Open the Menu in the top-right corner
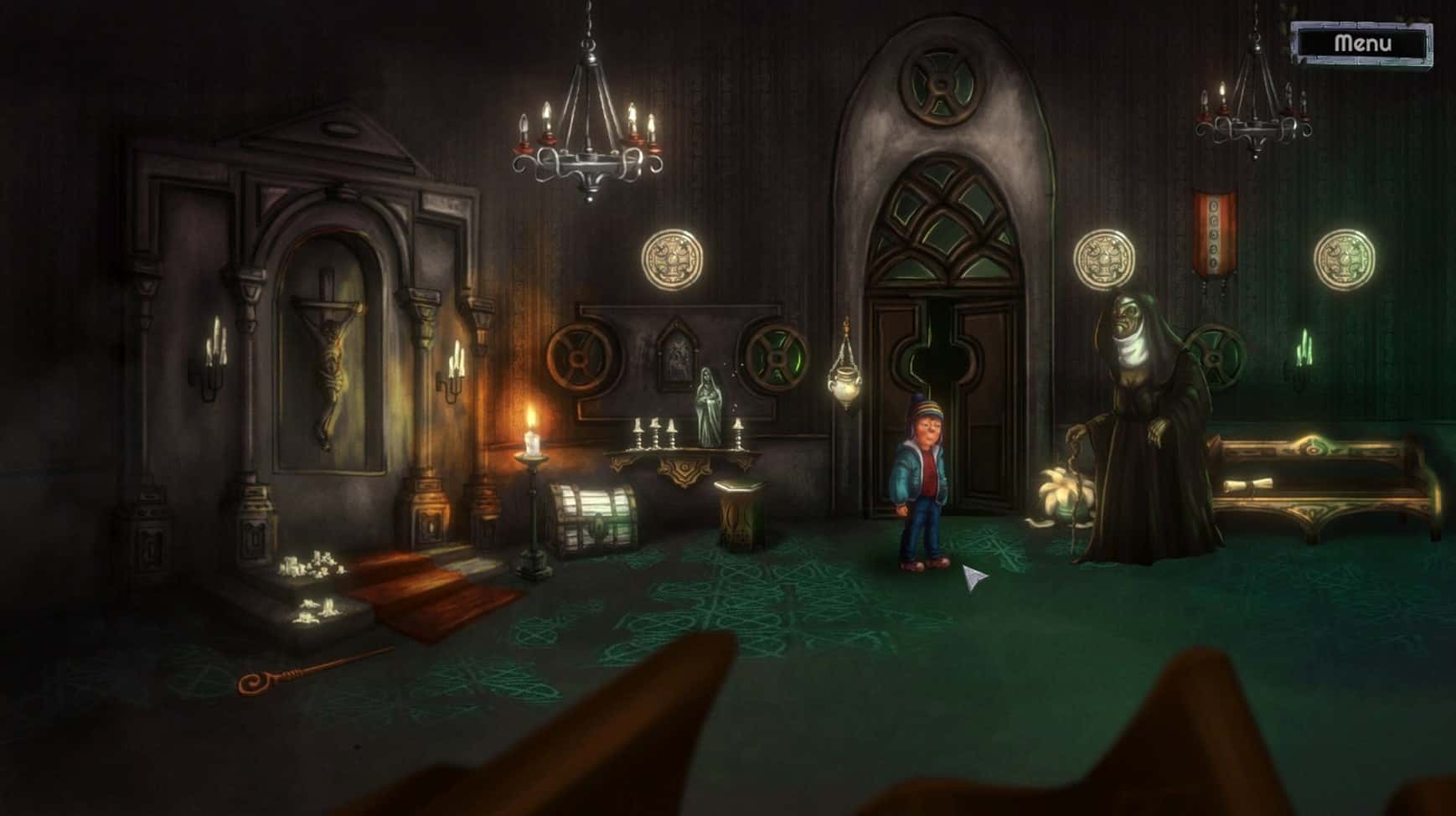 pyautogui.click(x=1362, y=46)
